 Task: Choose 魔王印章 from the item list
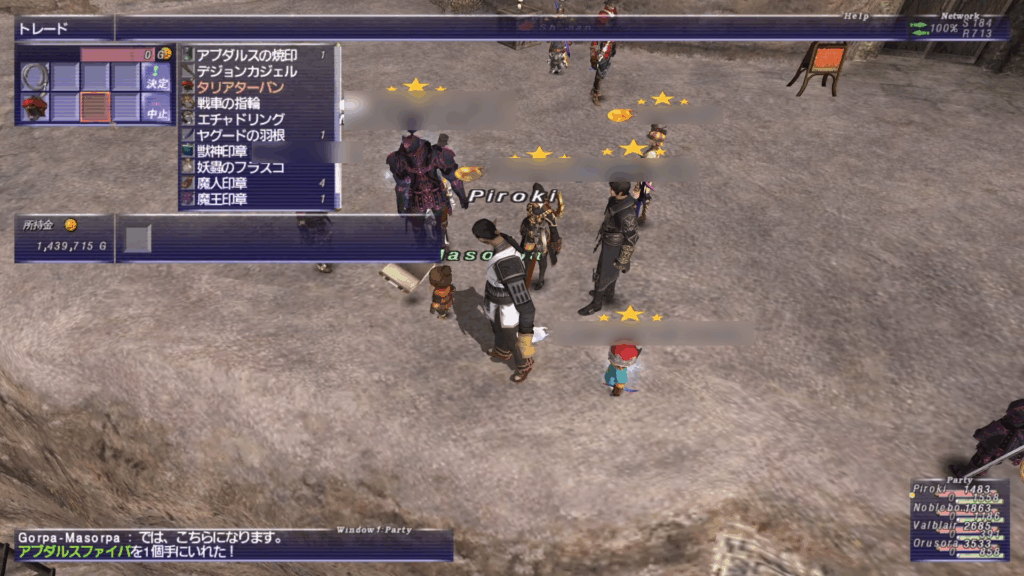click(x=222, y=199)
